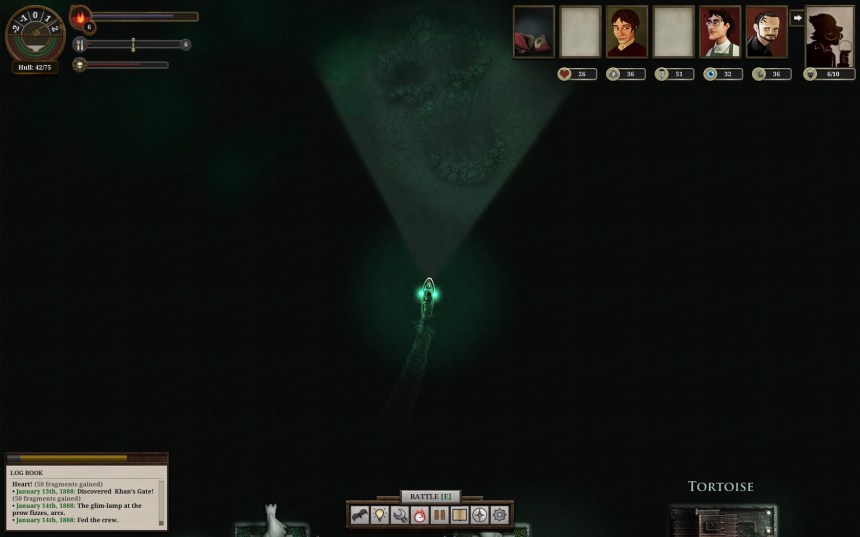
Task: Click the fork-and-knife supplies icon
Action: tap(79, 45)
